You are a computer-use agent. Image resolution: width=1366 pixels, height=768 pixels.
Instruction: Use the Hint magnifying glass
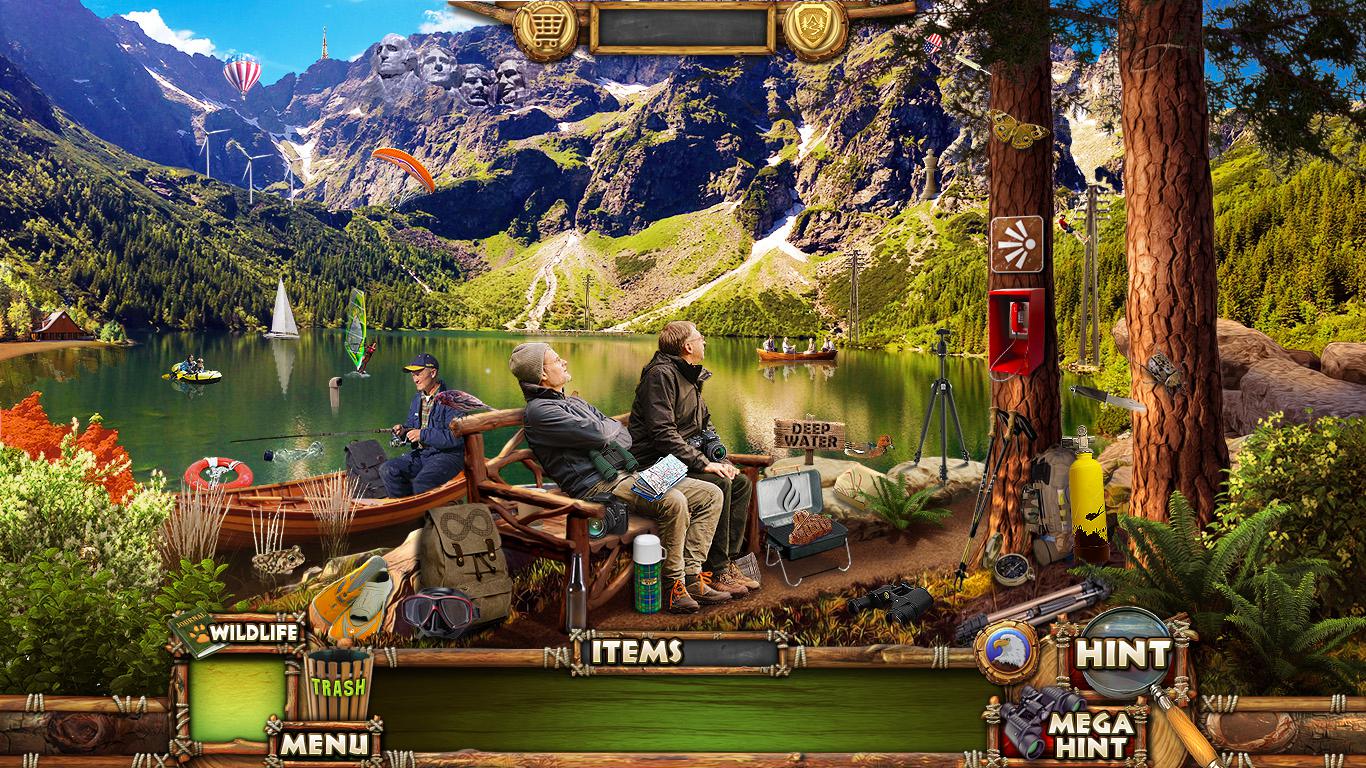pos(1125,654)
